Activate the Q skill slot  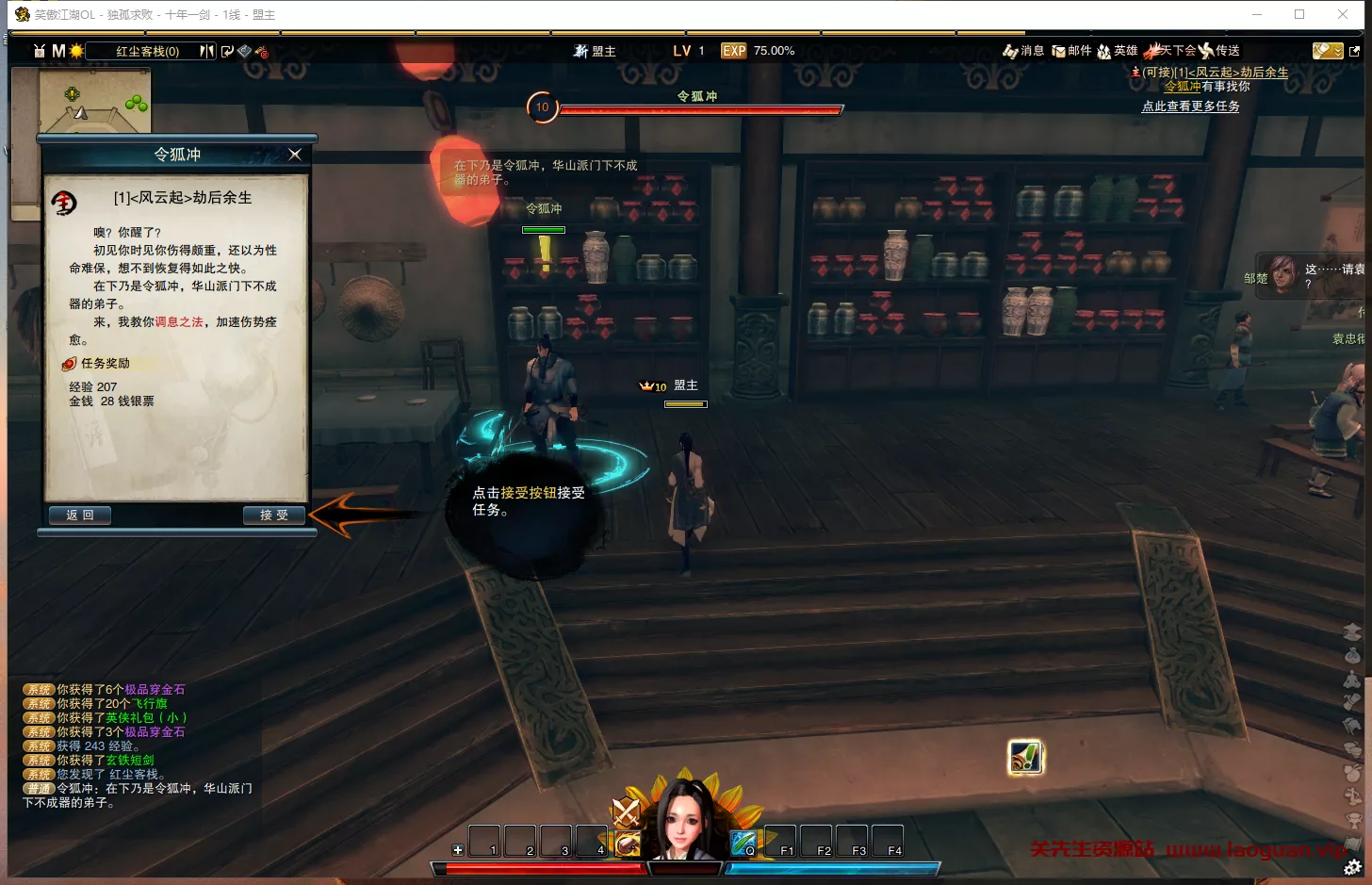point(743,841)
